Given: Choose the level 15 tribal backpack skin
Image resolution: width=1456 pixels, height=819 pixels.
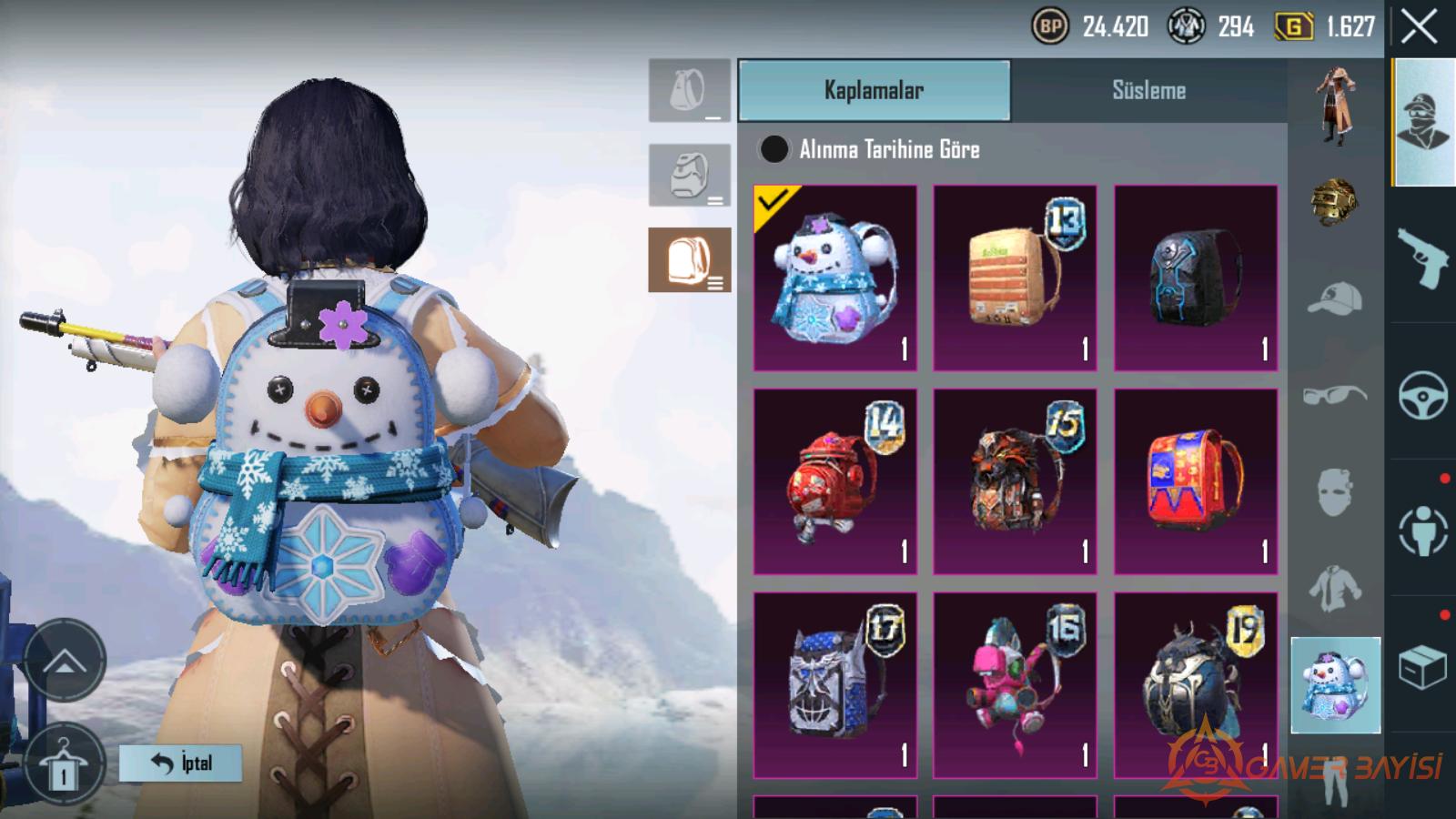Looking at the screenshot, I should click(x=1015, y=481).
